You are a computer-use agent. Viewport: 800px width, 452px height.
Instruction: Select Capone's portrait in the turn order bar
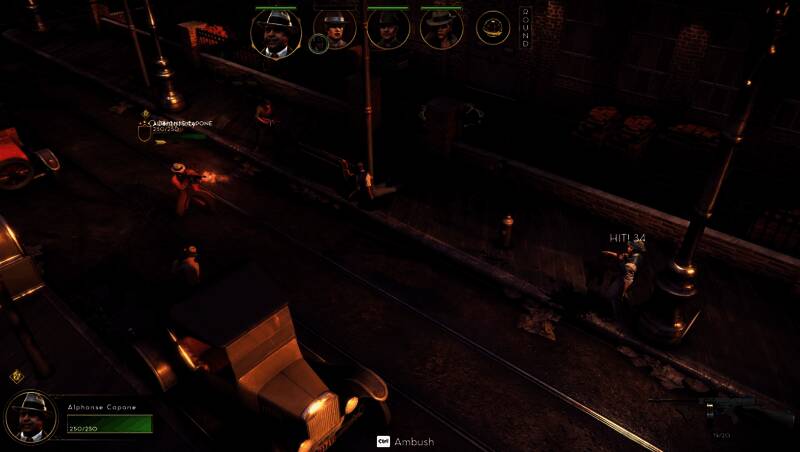276,32
